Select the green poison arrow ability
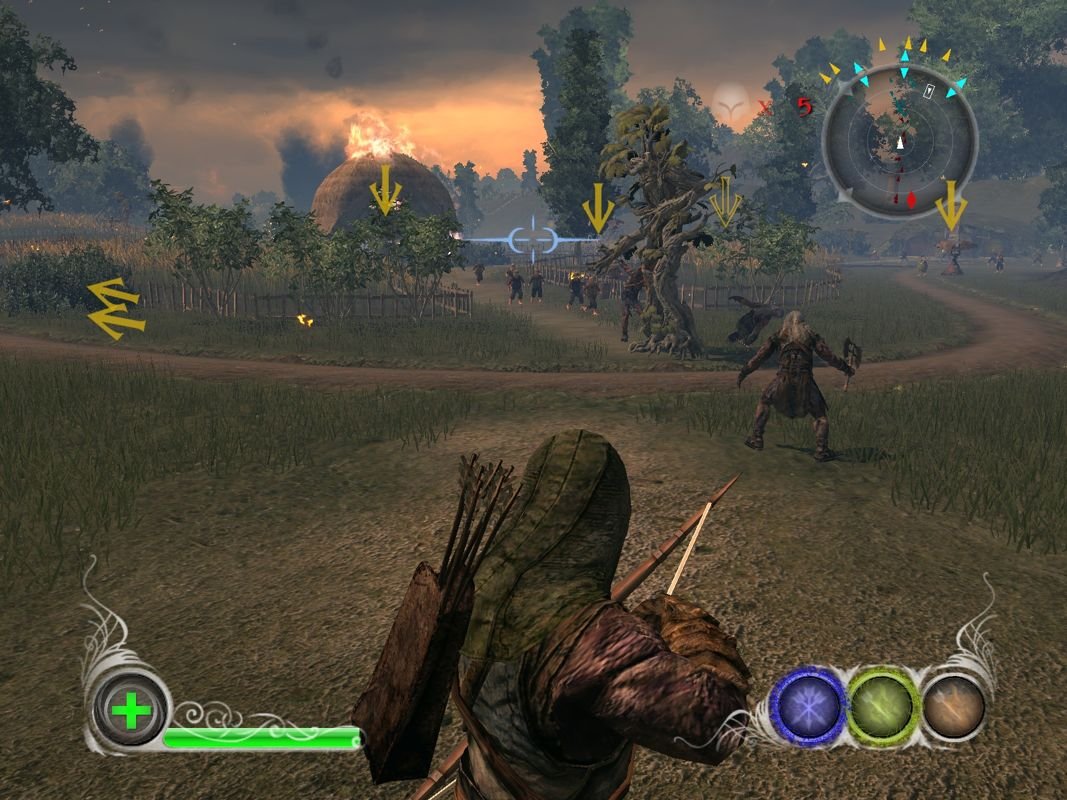This screenshot has width=1067, height=800. click(883, 706)
